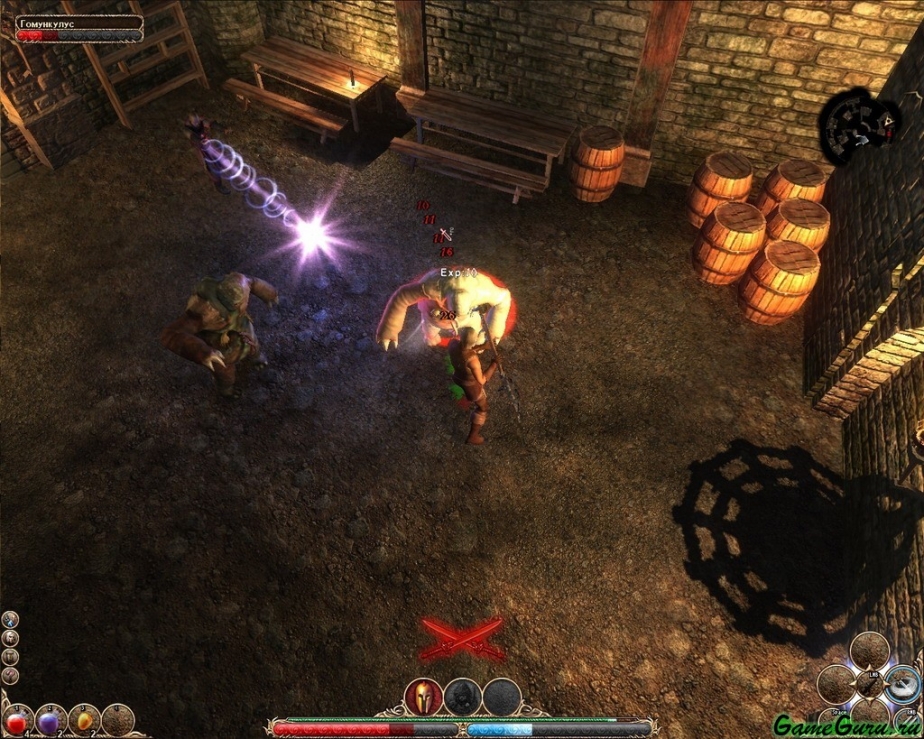This screenshot has width=924, height=739.
Task: Activate the golden helmet stance icon
Action: click(423, 697)
